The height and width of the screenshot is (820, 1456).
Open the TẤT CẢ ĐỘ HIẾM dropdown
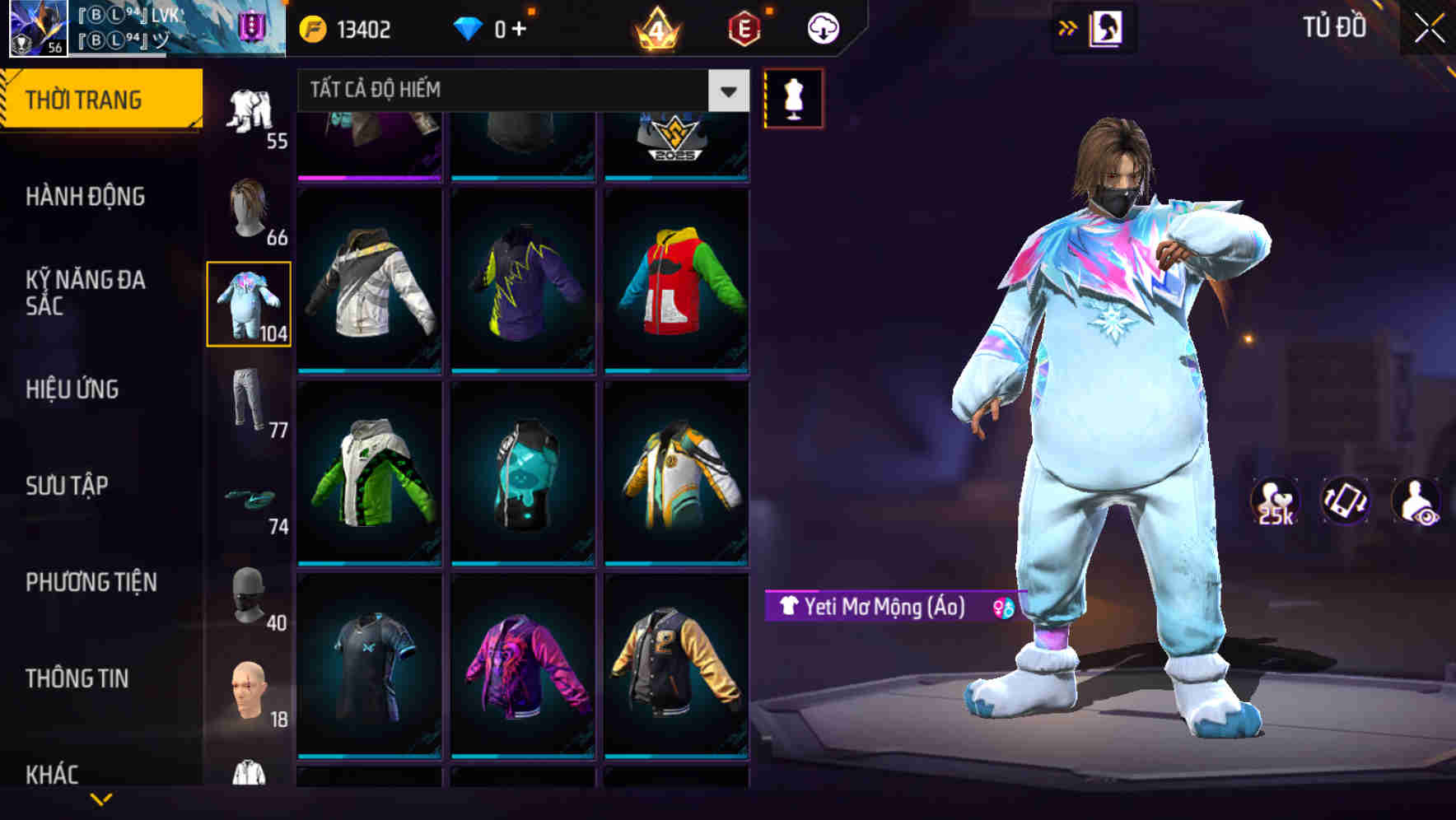[x=517, y=91]
